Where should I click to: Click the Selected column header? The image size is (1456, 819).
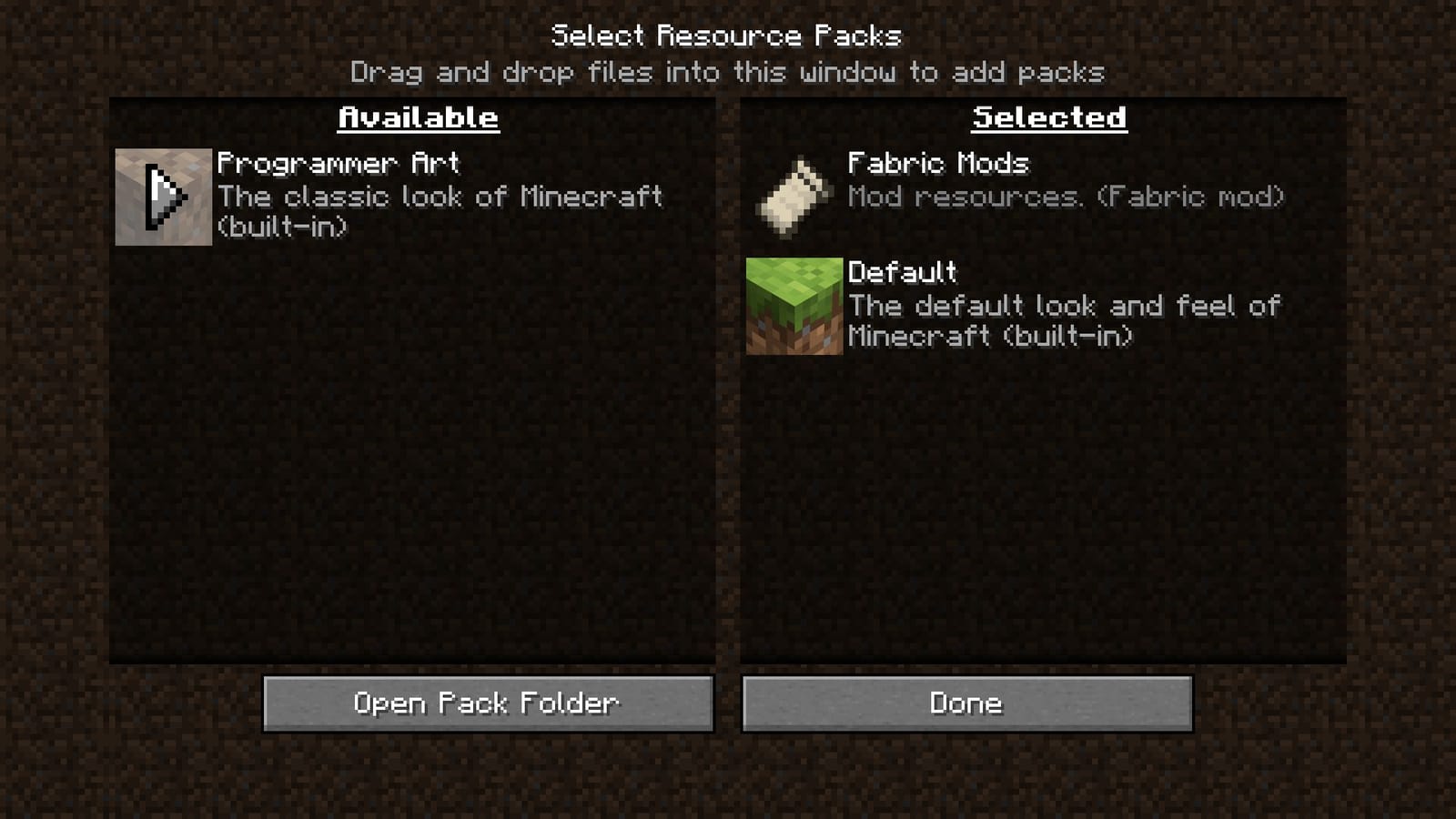coord(1048,116)
